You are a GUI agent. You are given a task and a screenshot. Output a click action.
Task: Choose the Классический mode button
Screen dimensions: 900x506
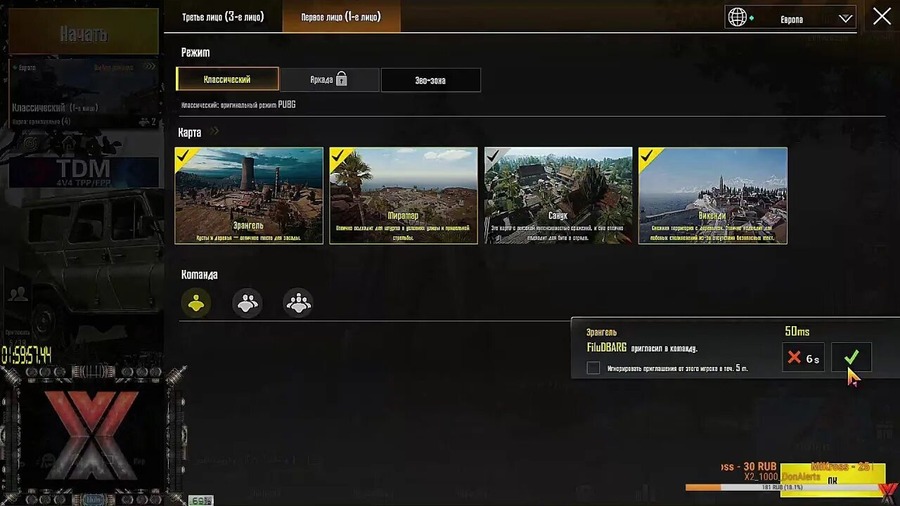[227, 79]
